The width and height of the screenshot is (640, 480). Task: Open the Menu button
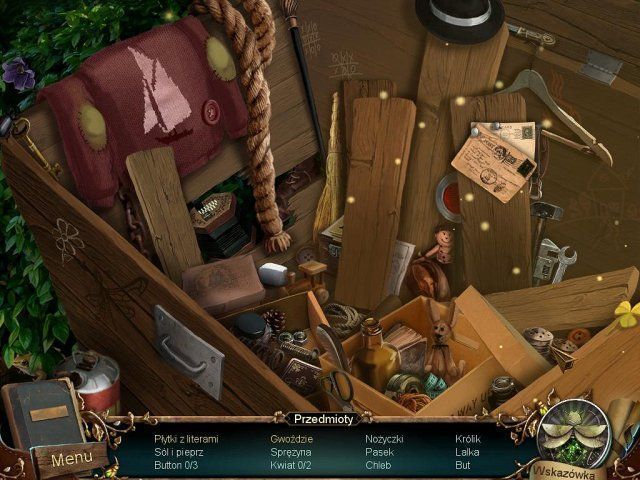[x=71, y=460]
